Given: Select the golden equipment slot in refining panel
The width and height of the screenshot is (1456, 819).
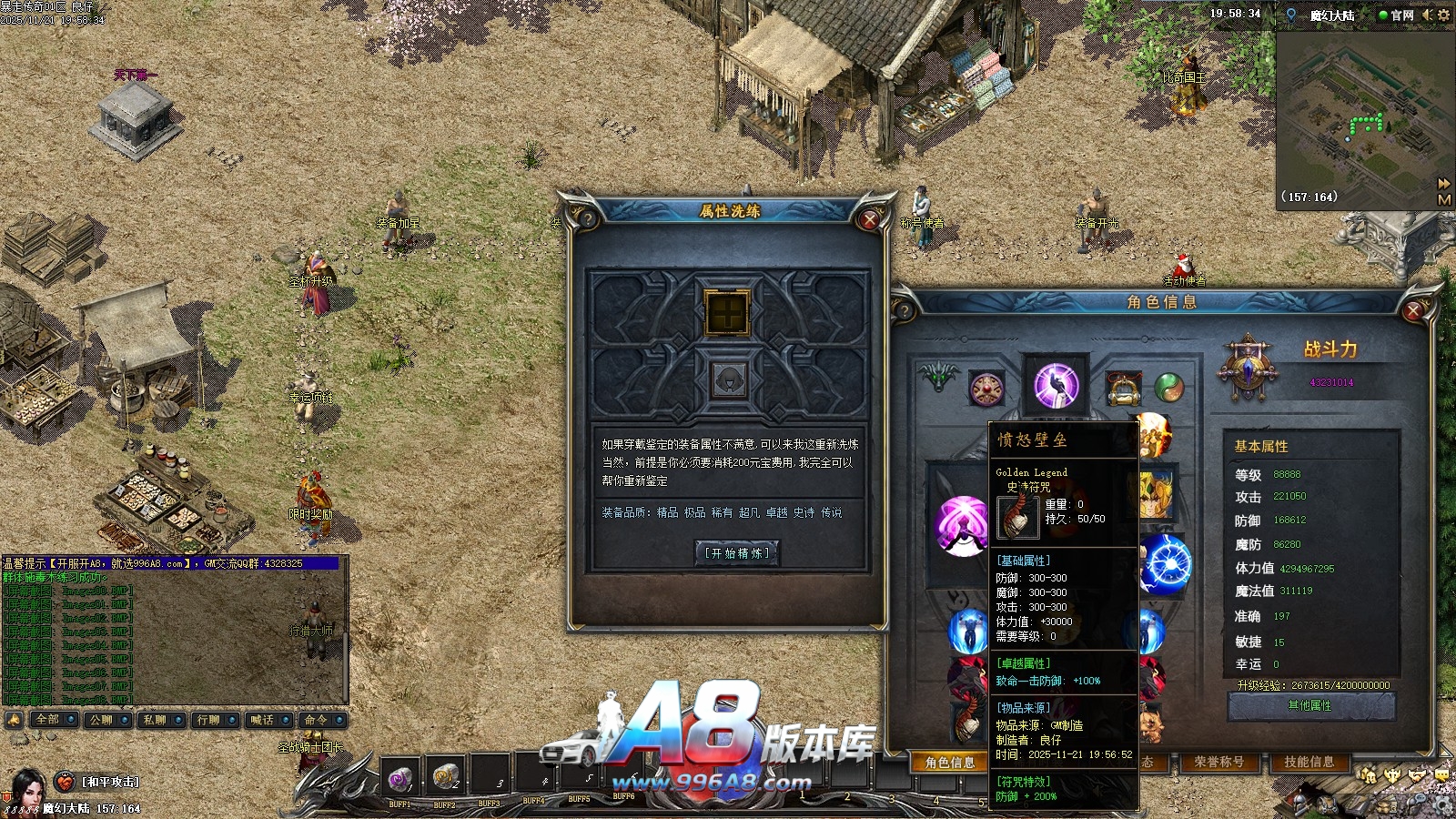Looking at the screenshot, I should click(x=727, y=312).
